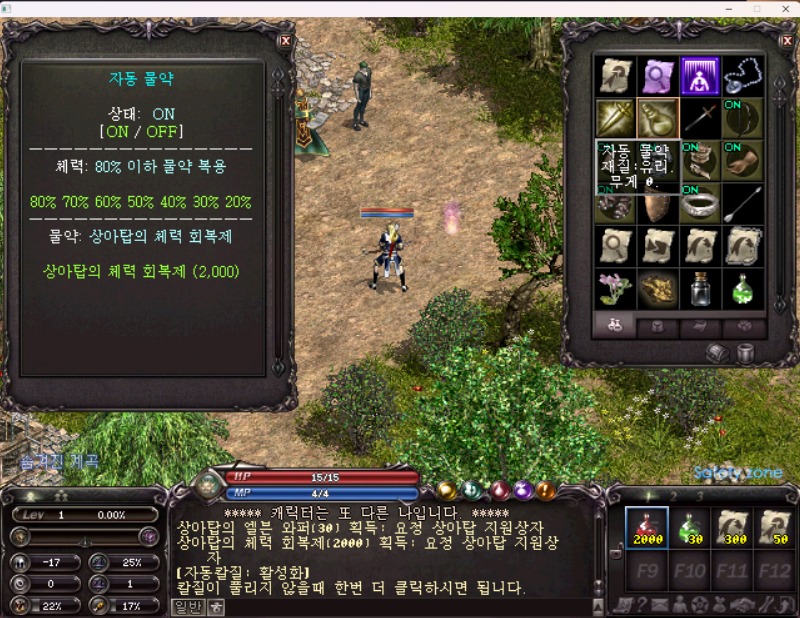This screenshot has height=618, width=800.
Task: Choose 70% health threshold option
Action: coord(76,201)
